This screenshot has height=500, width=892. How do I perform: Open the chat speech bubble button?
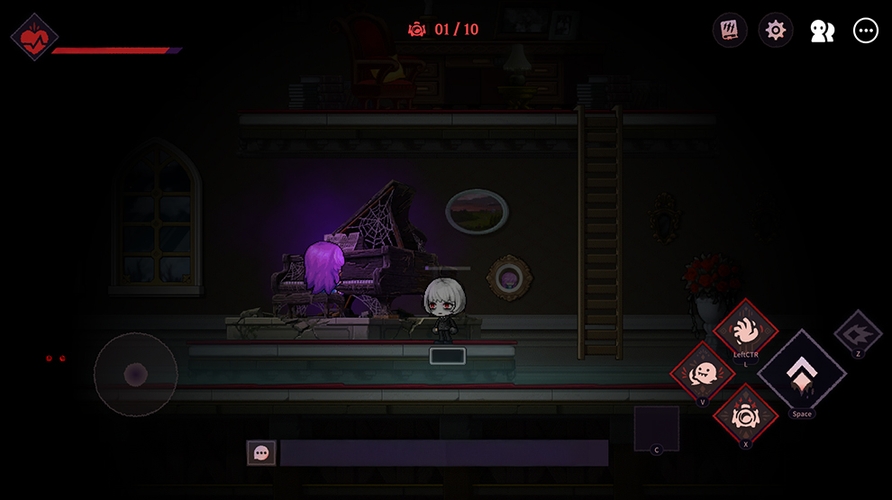[261, 453]
